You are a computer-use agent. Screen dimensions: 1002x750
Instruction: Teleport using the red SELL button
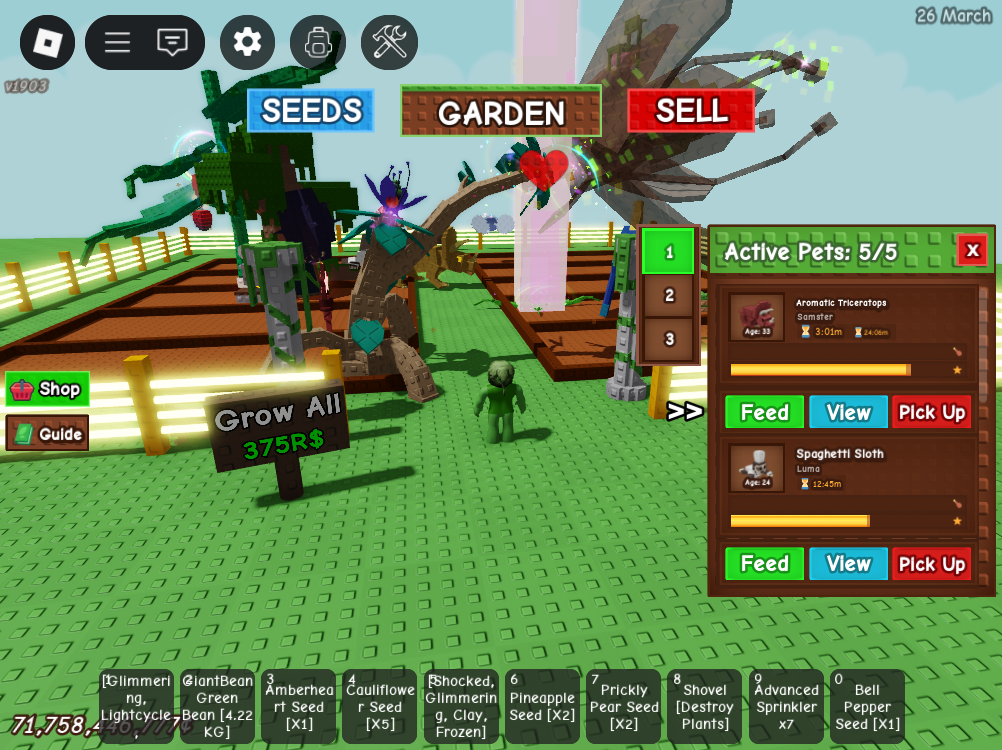tap(691, 111)
